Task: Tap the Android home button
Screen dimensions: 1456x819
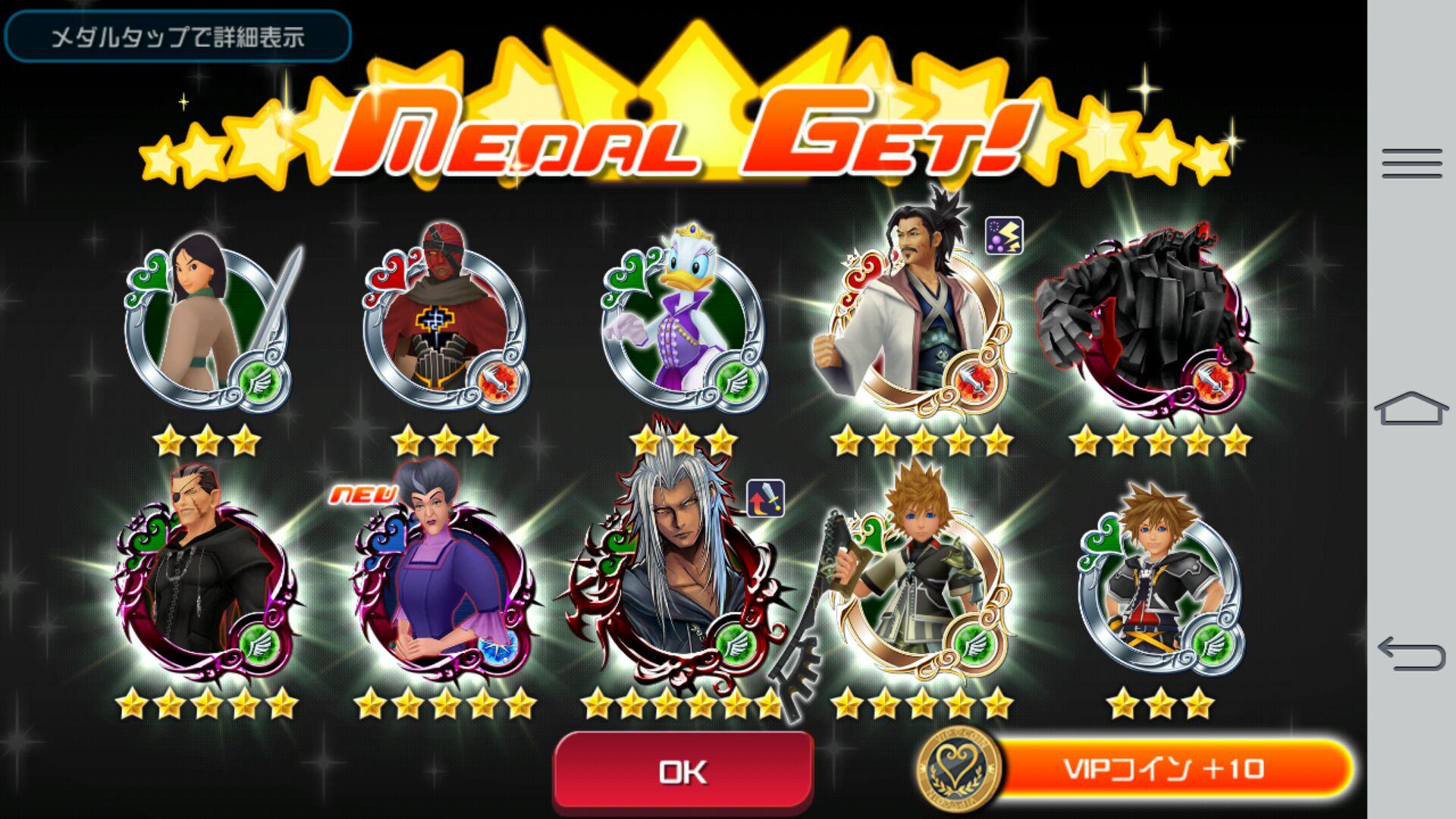Action: coord(1411,409)
